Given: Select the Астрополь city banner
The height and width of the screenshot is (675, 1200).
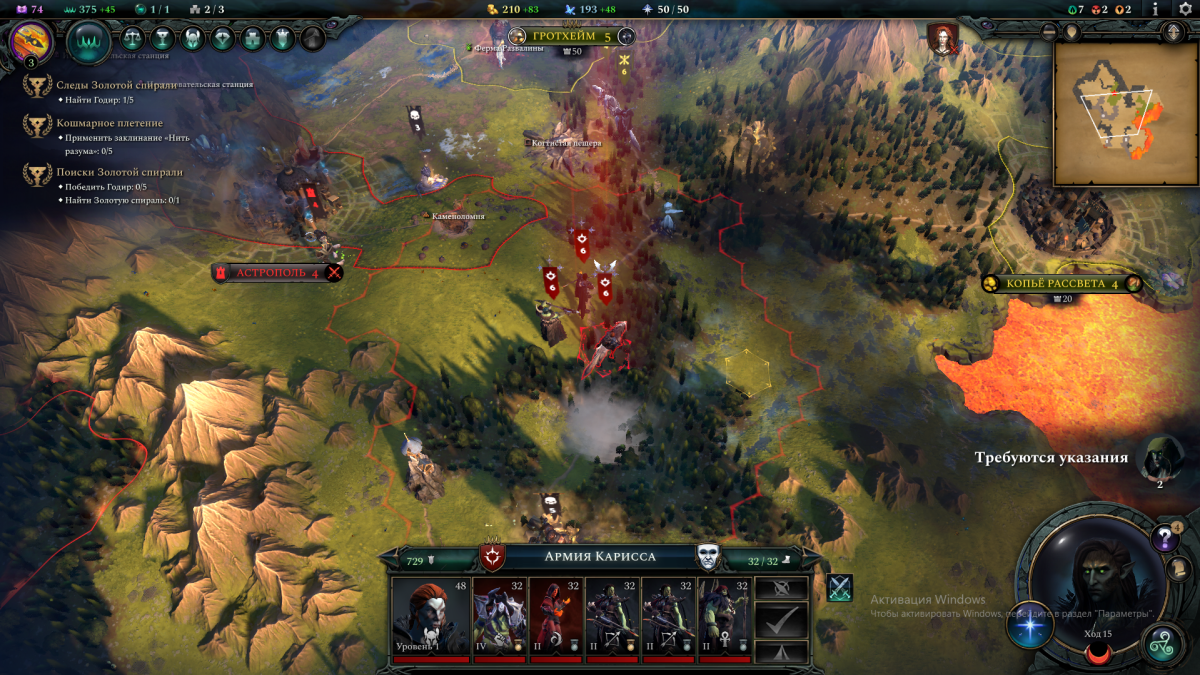Looking at the screenshot, I should click(277, 272).
